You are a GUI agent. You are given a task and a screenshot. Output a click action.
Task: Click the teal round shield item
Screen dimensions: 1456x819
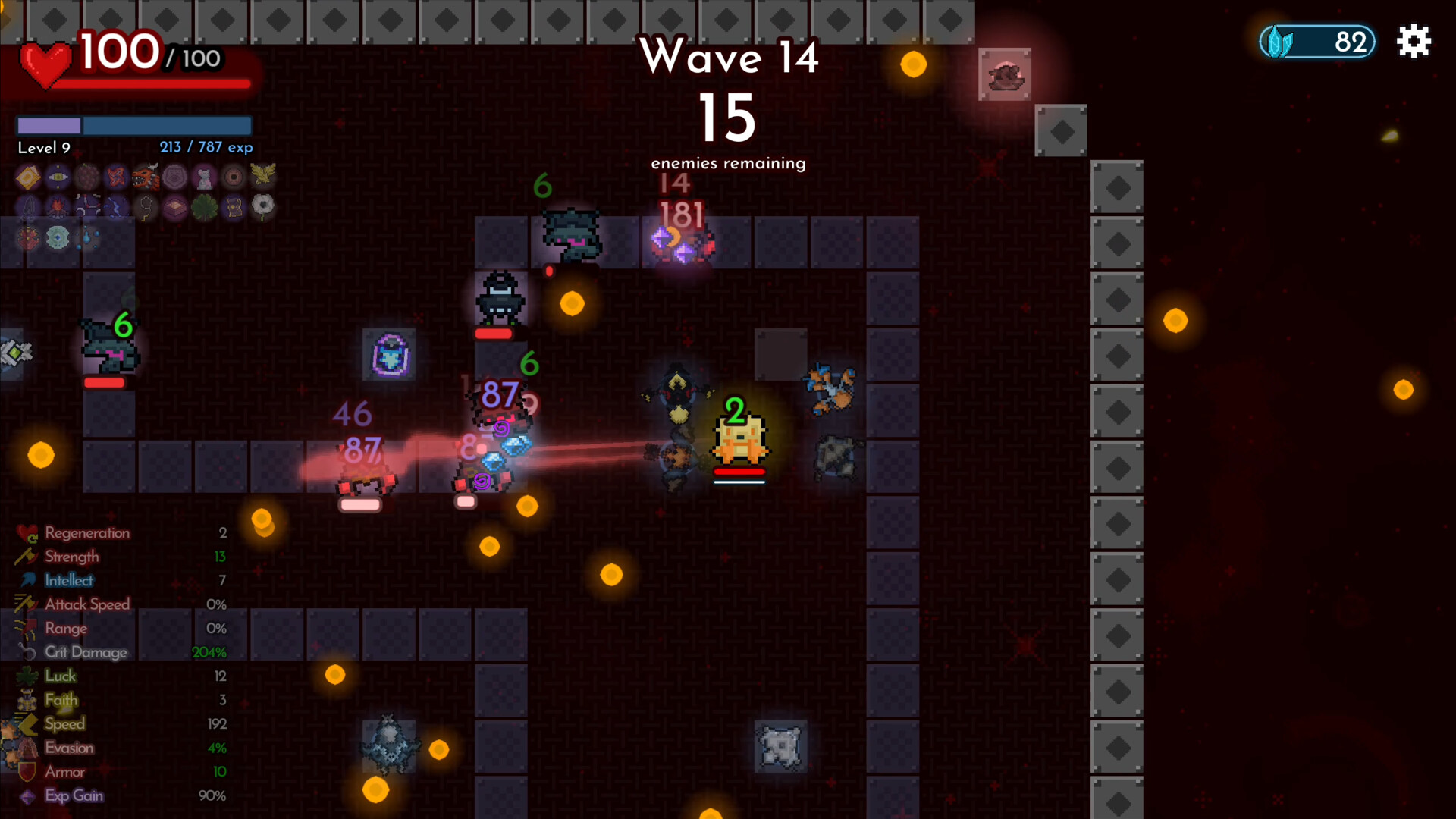point(58,237)
